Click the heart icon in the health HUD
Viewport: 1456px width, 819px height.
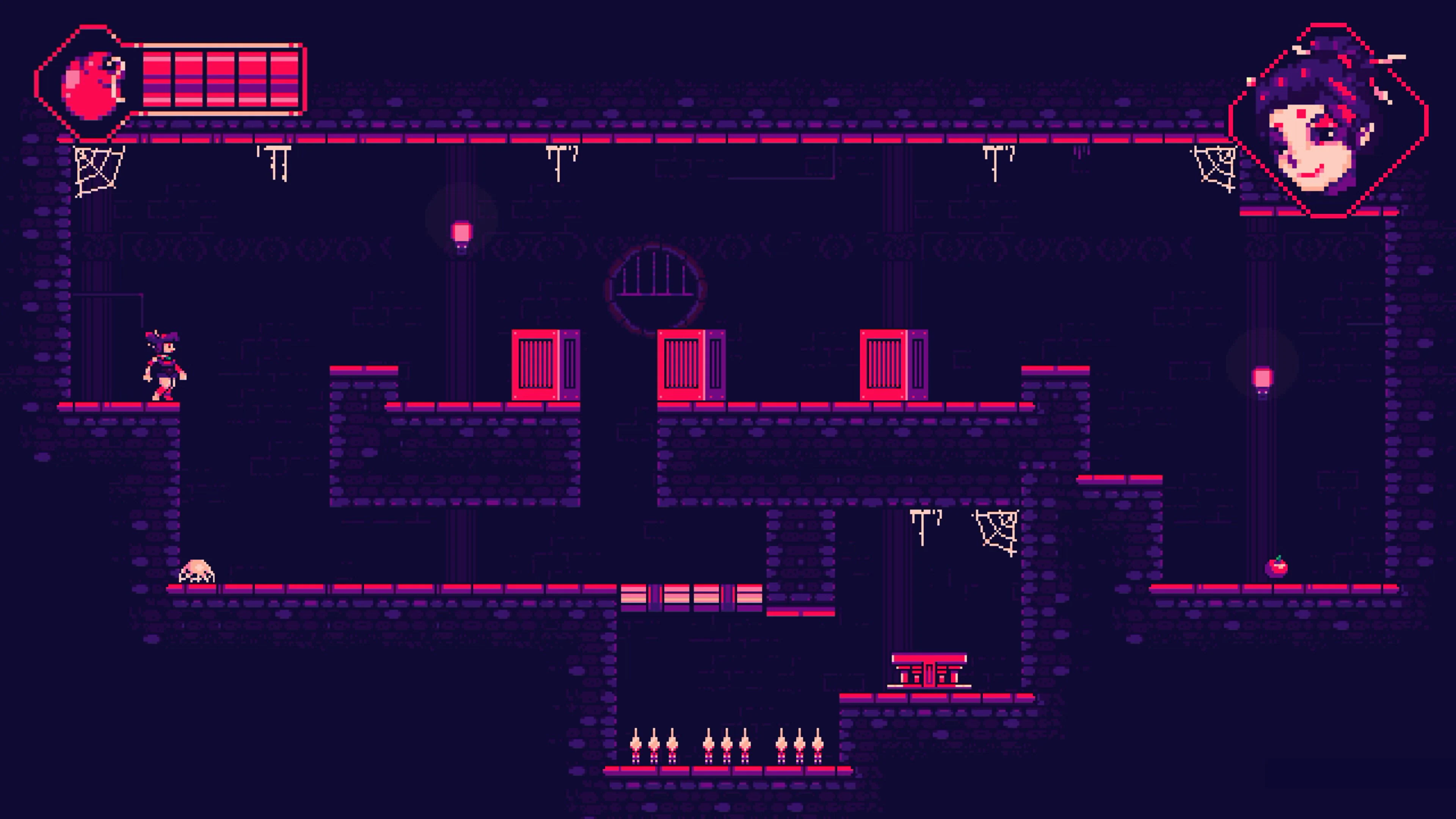[x=91, y=82]
